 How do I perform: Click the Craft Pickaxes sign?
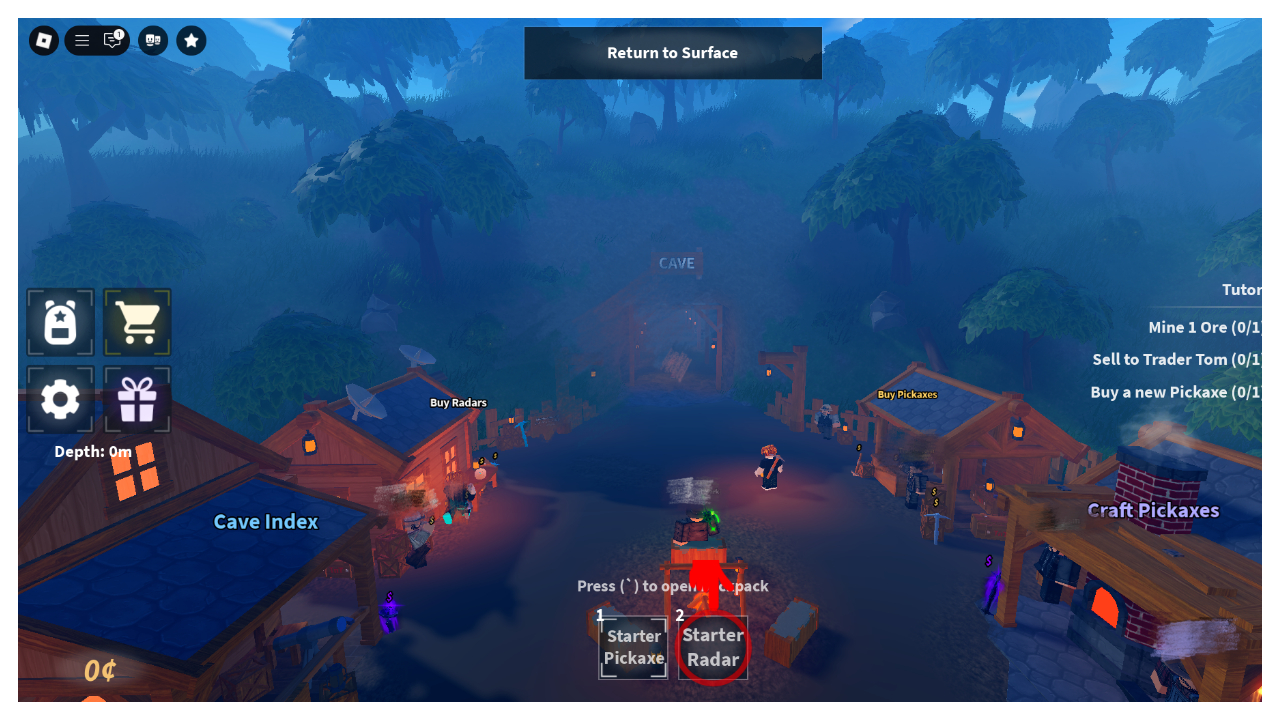coord(1154,510)
